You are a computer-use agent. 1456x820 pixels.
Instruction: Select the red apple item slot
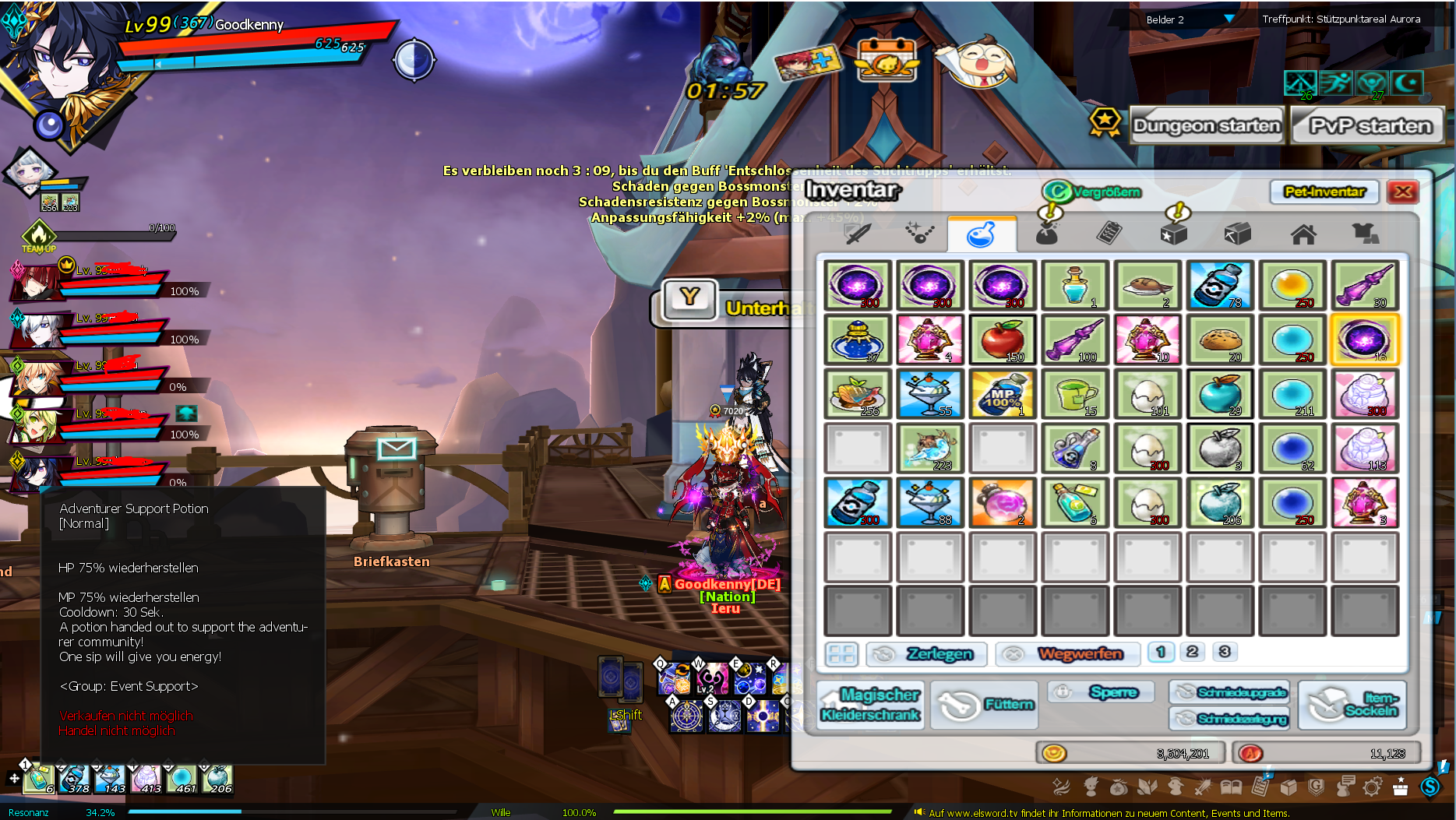(x=1003, y=340)
